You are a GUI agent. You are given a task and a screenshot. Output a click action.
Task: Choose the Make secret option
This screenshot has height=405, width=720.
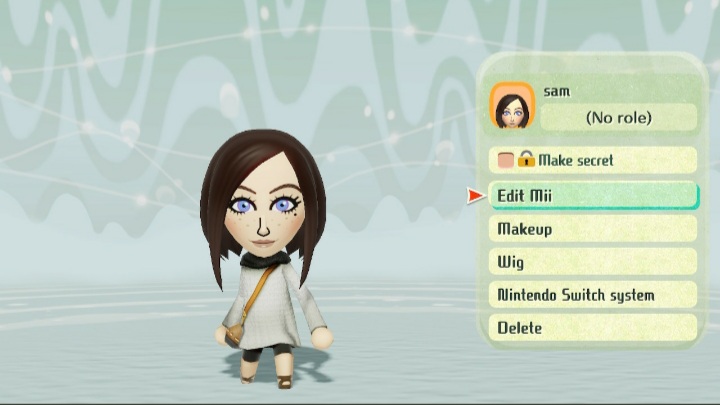point(593,160)
